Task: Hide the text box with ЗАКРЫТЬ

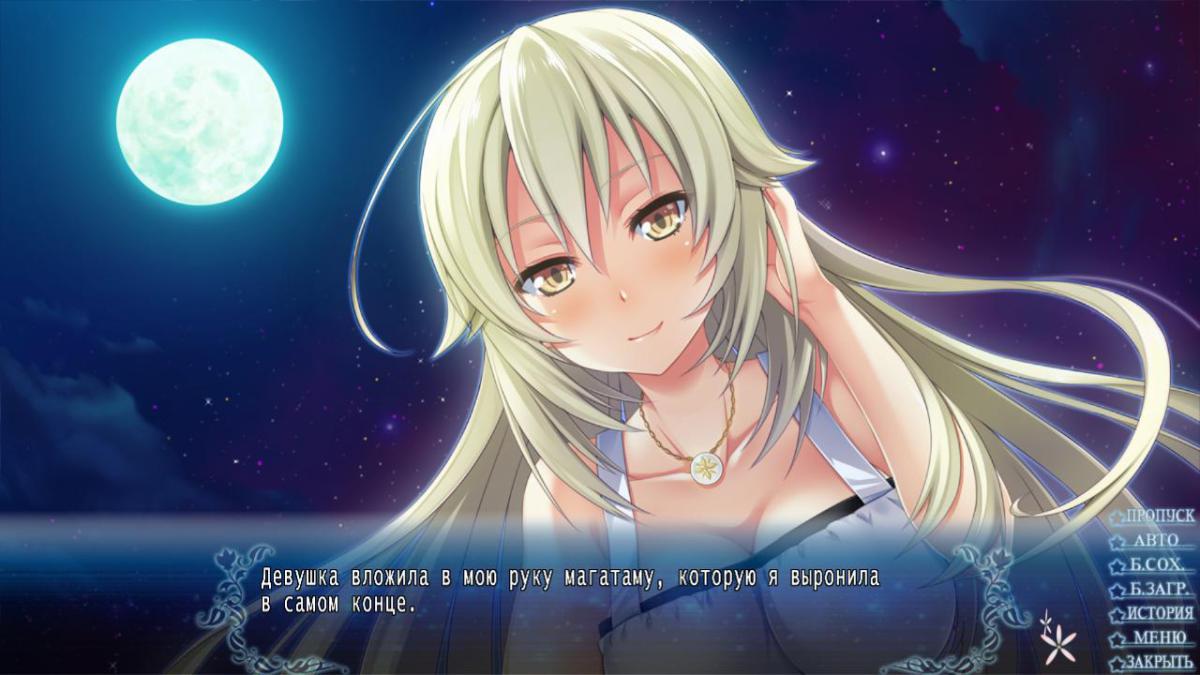Action: 1159,662
